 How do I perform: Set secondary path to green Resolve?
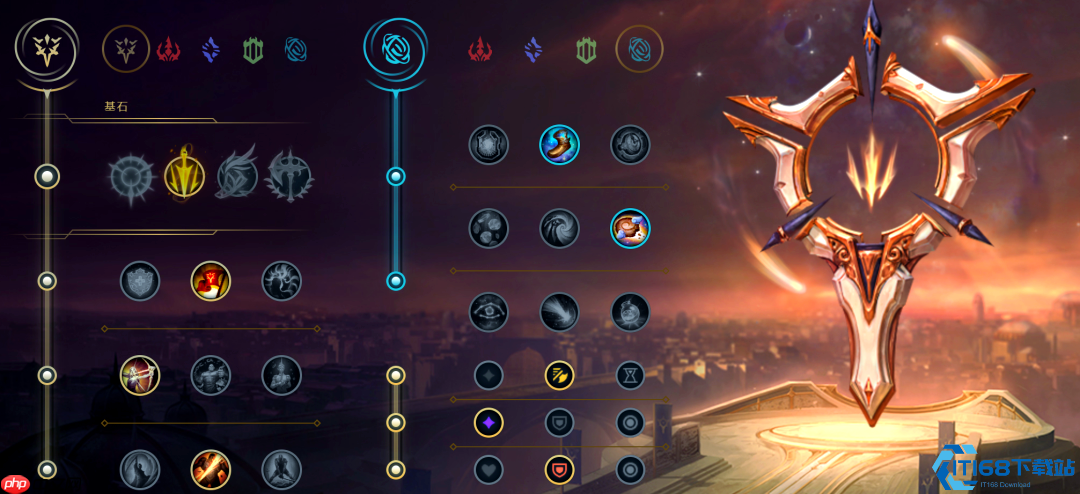[x=586, y=47]
